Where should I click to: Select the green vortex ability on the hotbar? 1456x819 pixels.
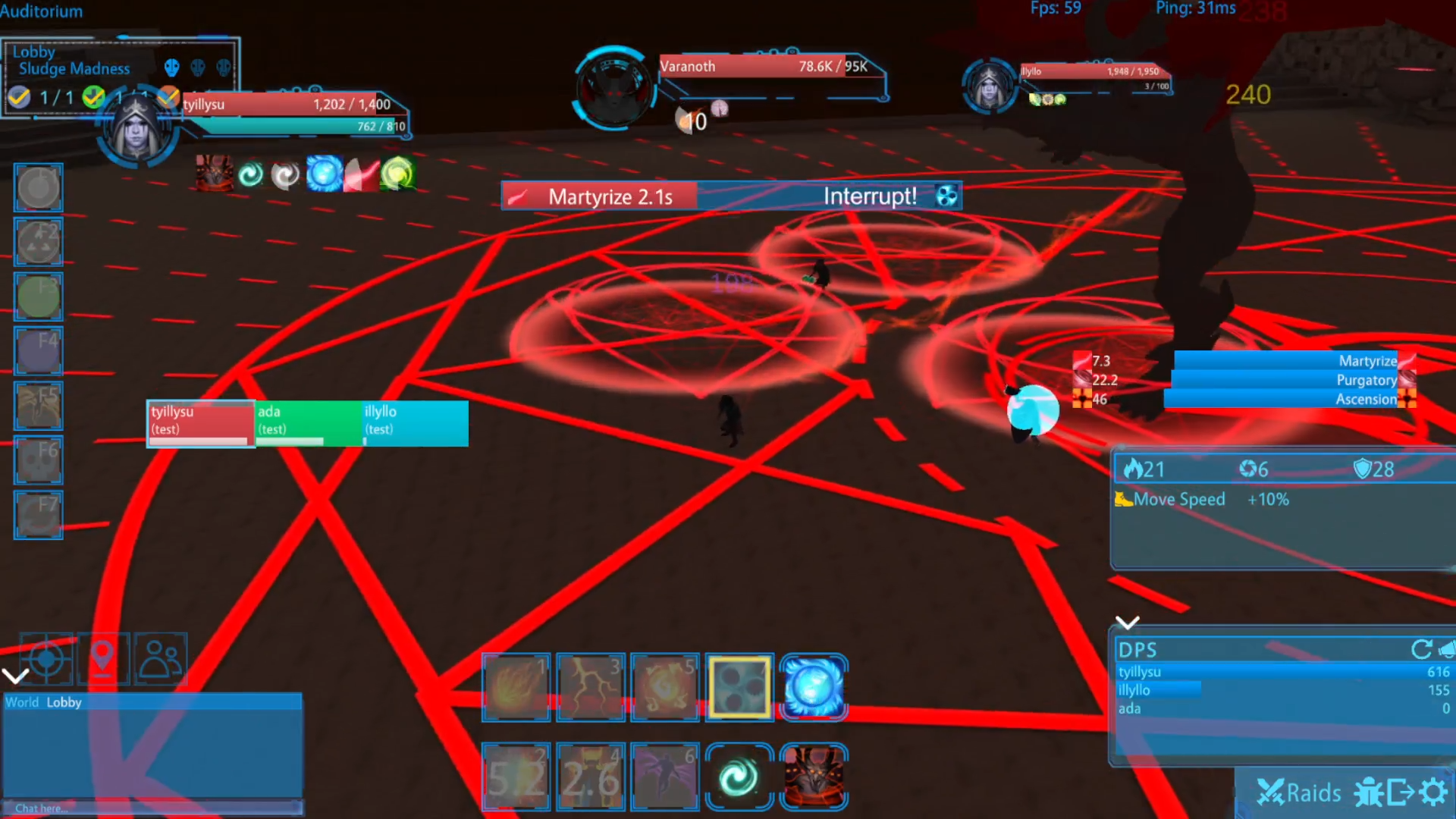pyautogui.click(x=739, y=777)
